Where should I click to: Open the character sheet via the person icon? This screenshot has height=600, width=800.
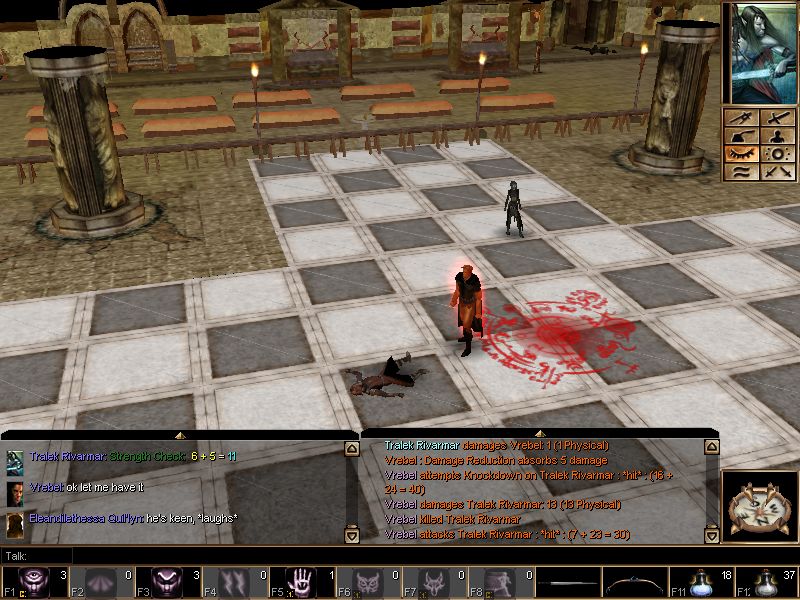[776, 136]
